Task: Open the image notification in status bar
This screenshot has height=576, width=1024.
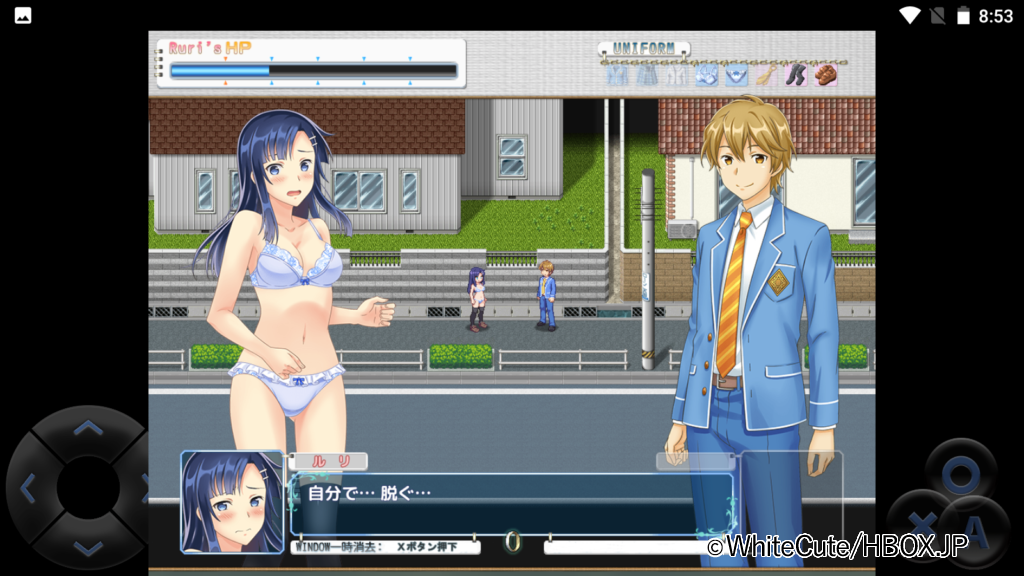Action: coord(22,15)
